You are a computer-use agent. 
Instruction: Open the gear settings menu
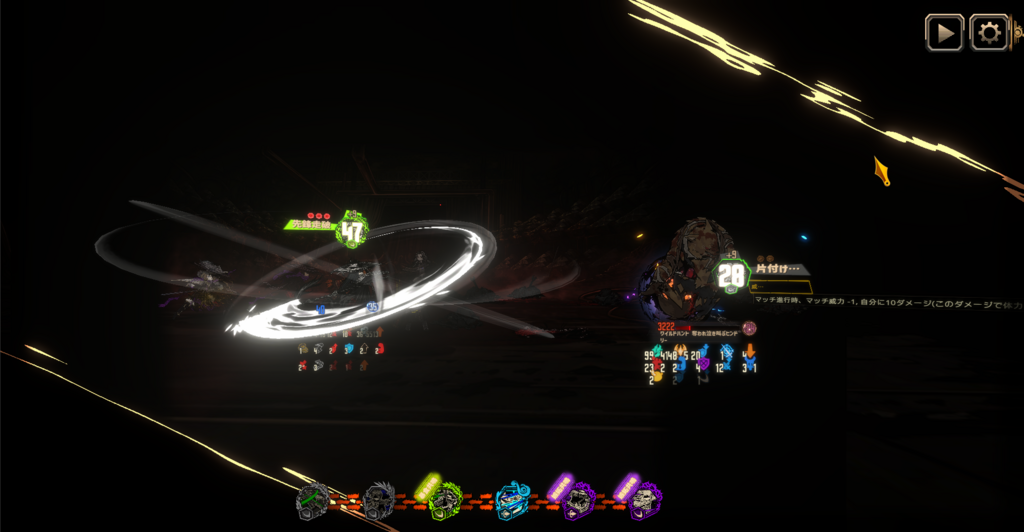tap(989, 33)
